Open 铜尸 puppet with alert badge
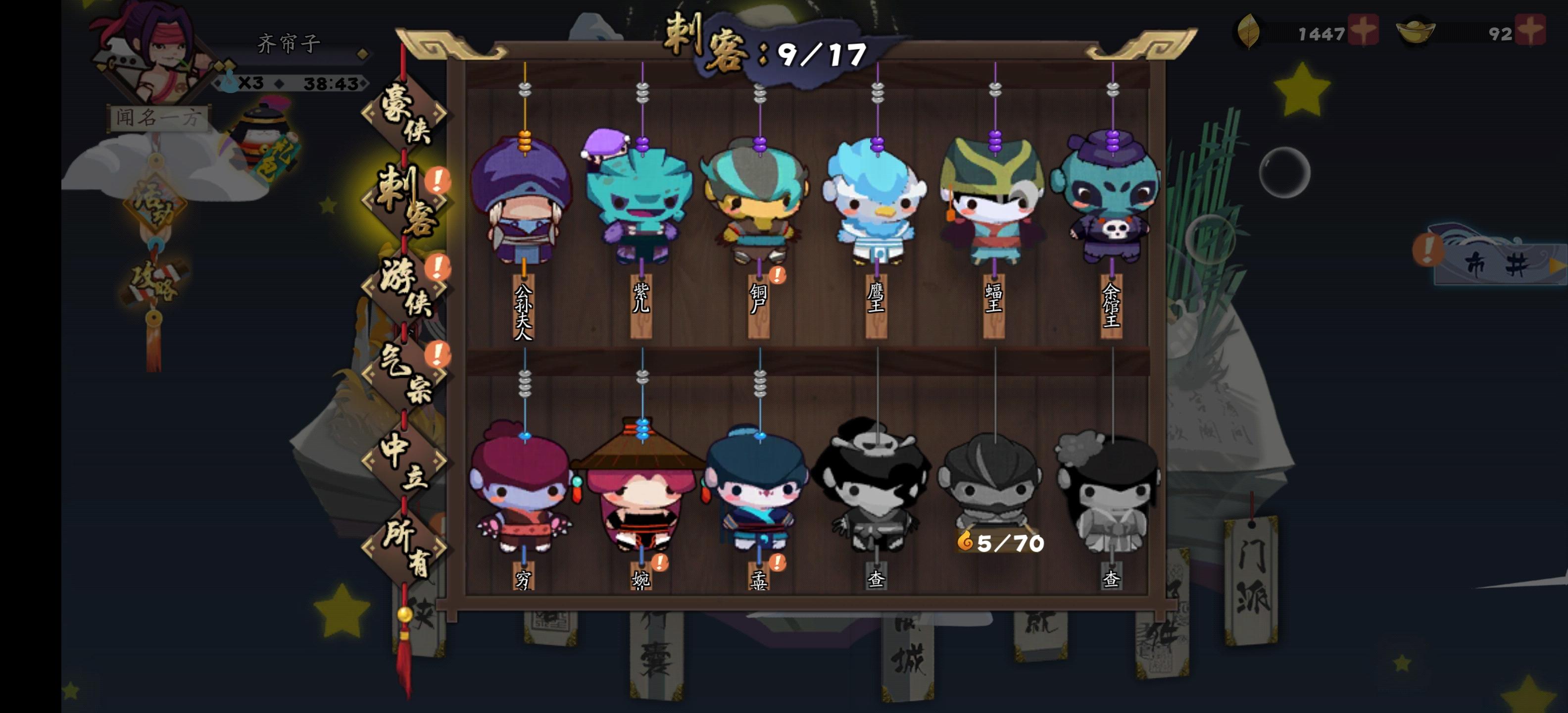This screenshot has width=1568, height=713. pos(758,201)
